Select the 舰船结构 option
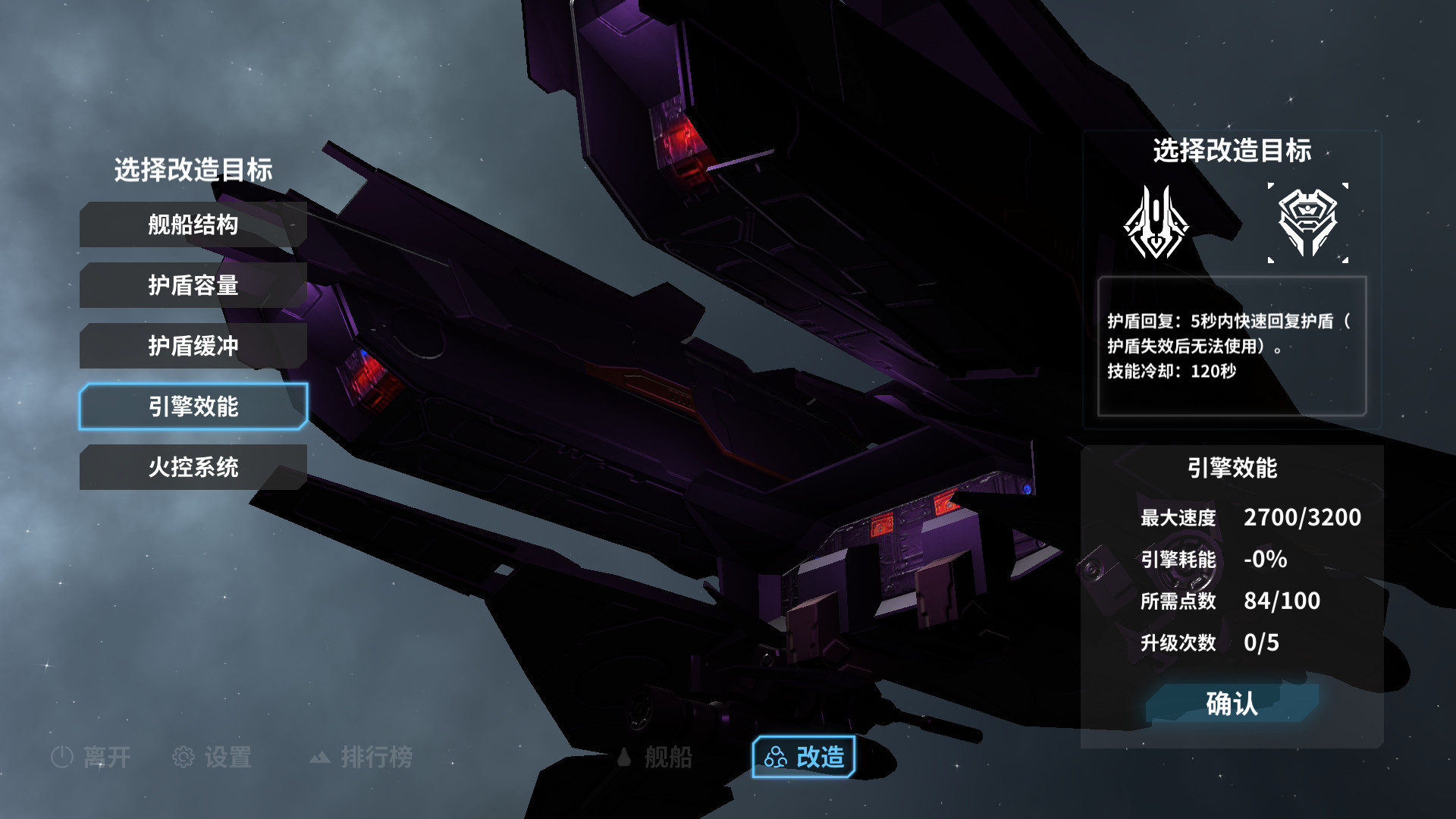1456x819 pixels. [192, 224]
